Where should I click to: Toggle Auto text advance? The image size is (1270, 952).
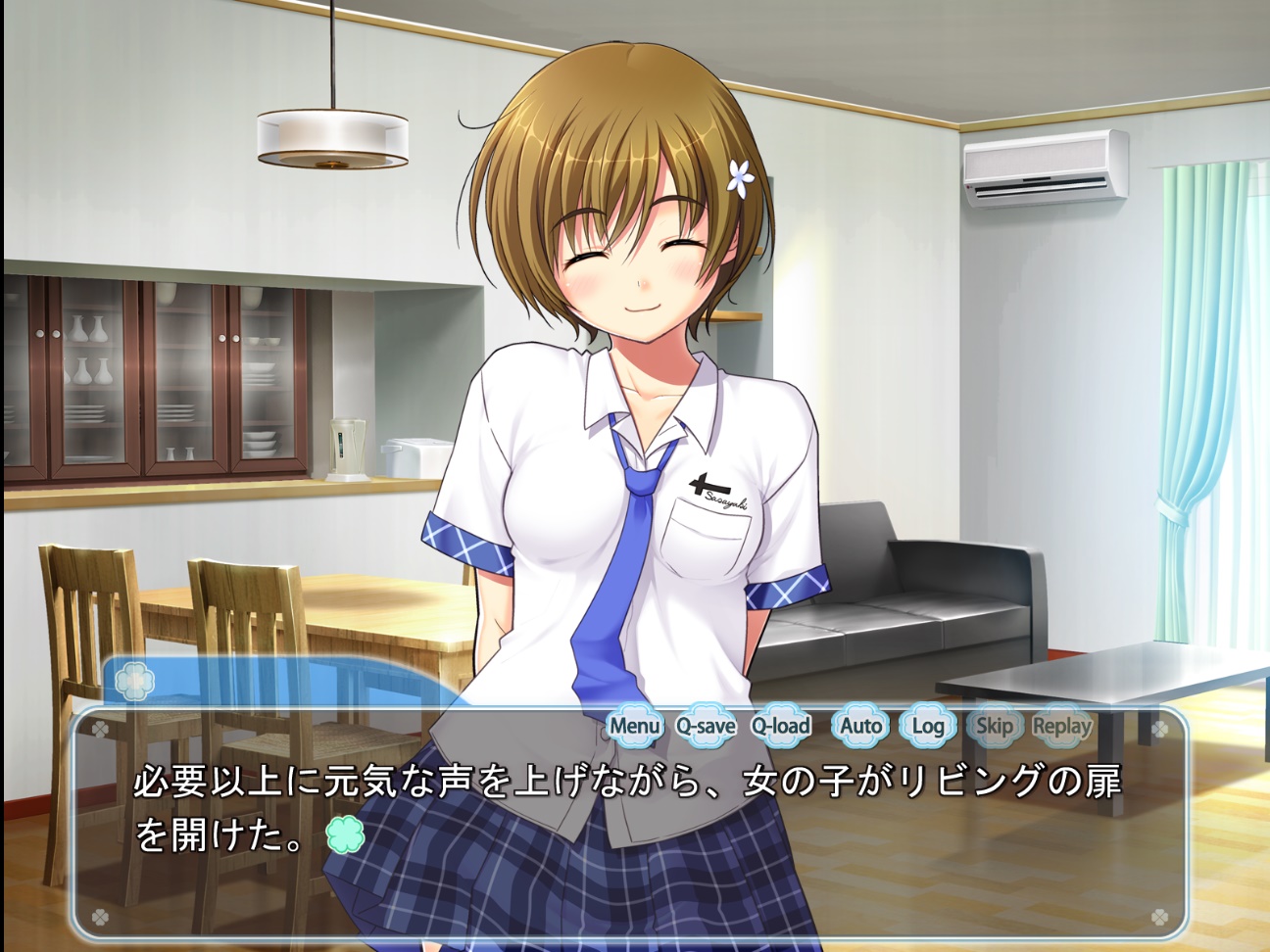(x=860, y=726)
